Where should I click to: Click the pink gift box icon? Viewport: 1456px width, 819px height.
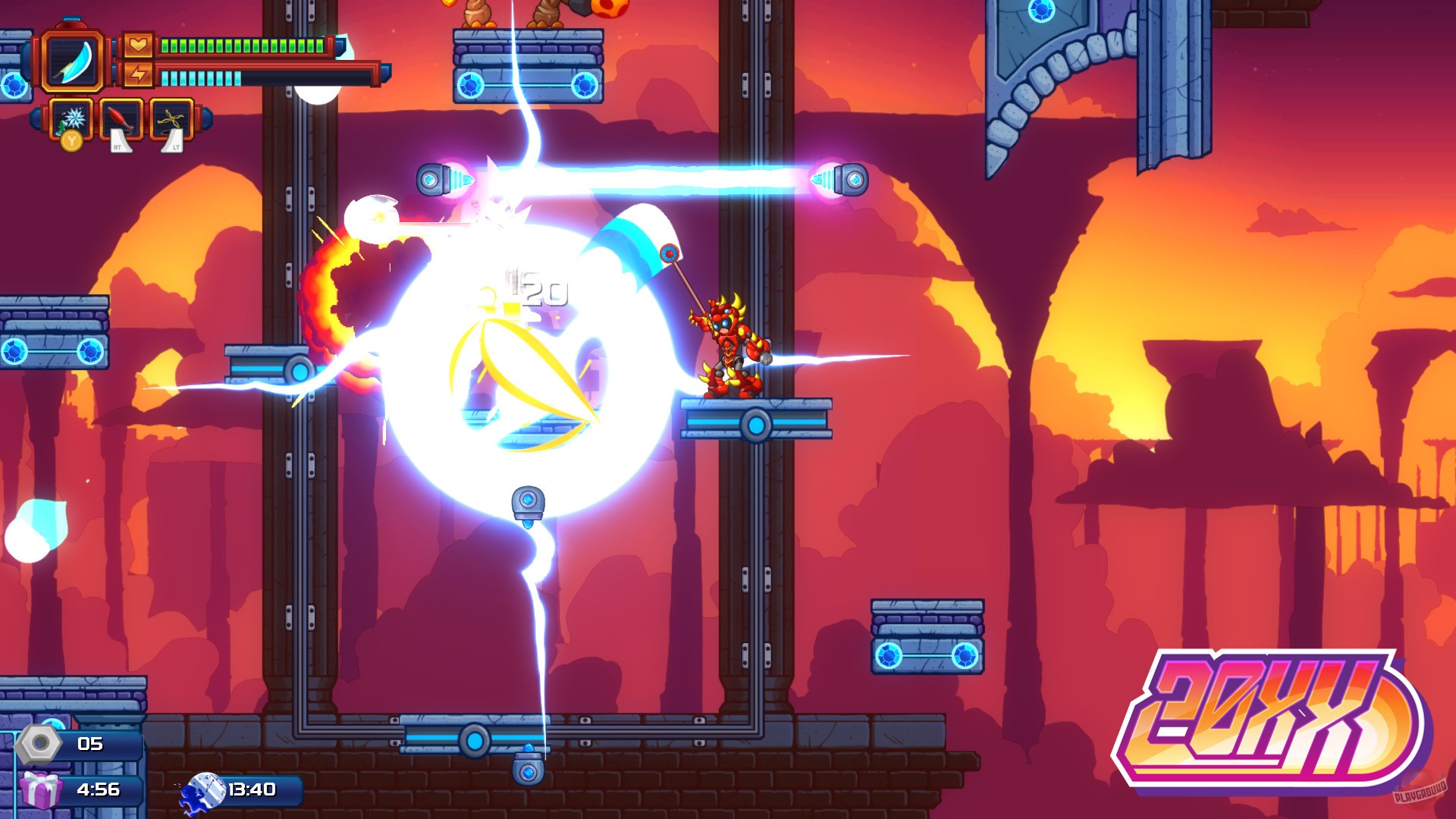pos(42,792)
